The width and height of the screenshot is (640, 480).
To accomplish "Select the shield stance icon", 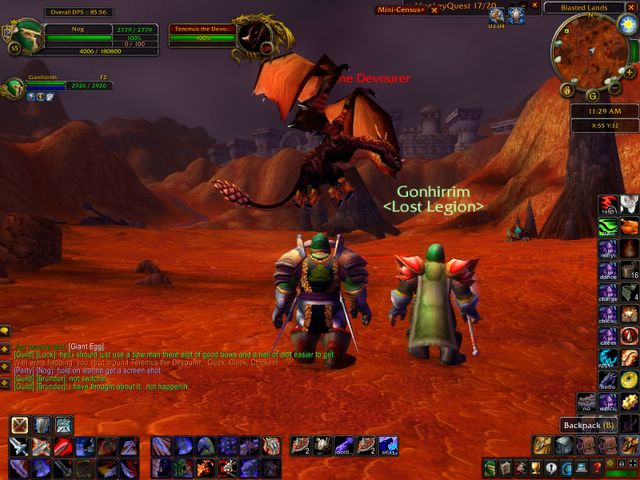I will tap(41, 425).
